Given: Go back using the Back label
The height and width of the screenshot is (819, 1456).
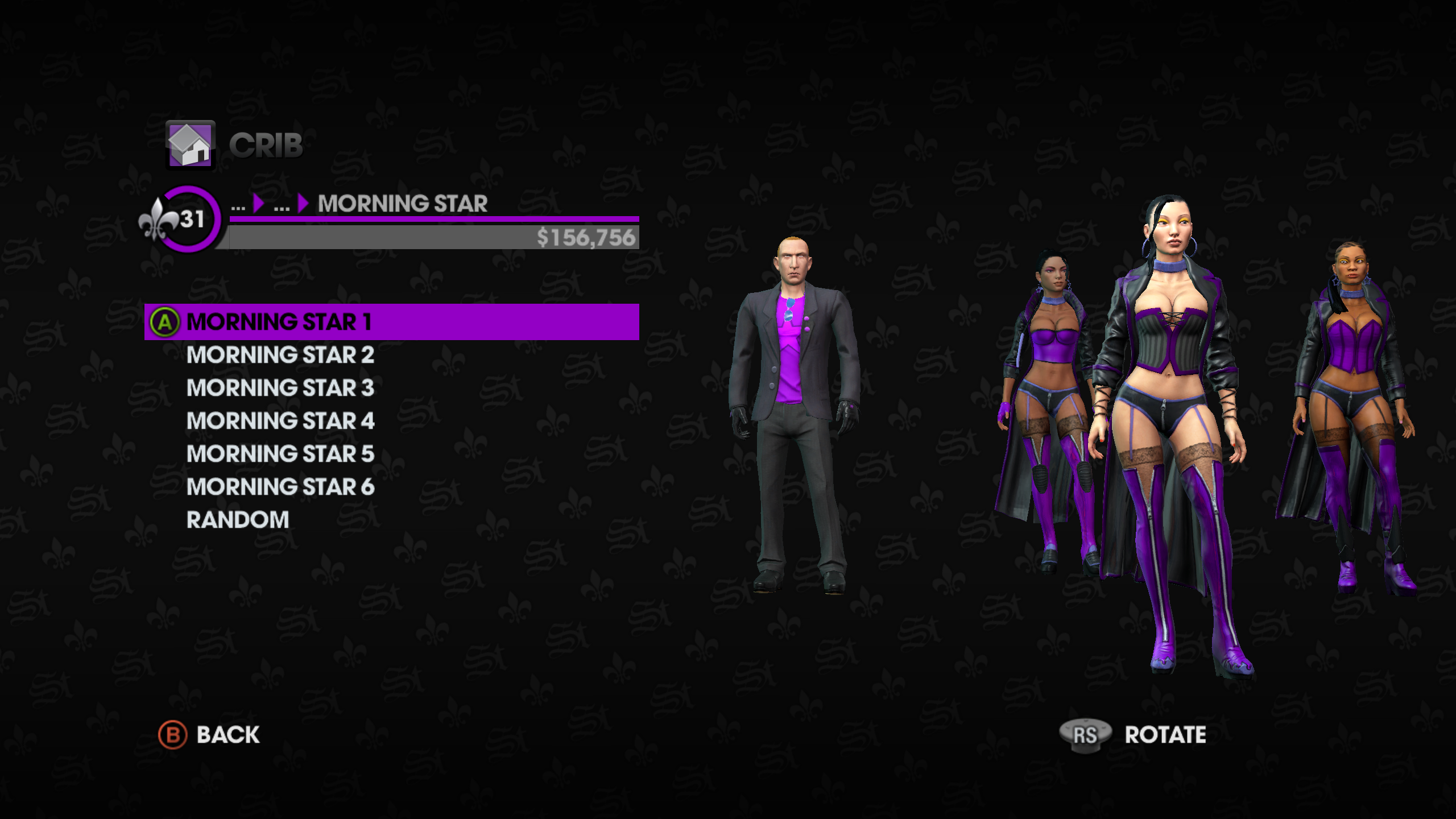Looking at the screenshot, I should (x=227, y=735).
